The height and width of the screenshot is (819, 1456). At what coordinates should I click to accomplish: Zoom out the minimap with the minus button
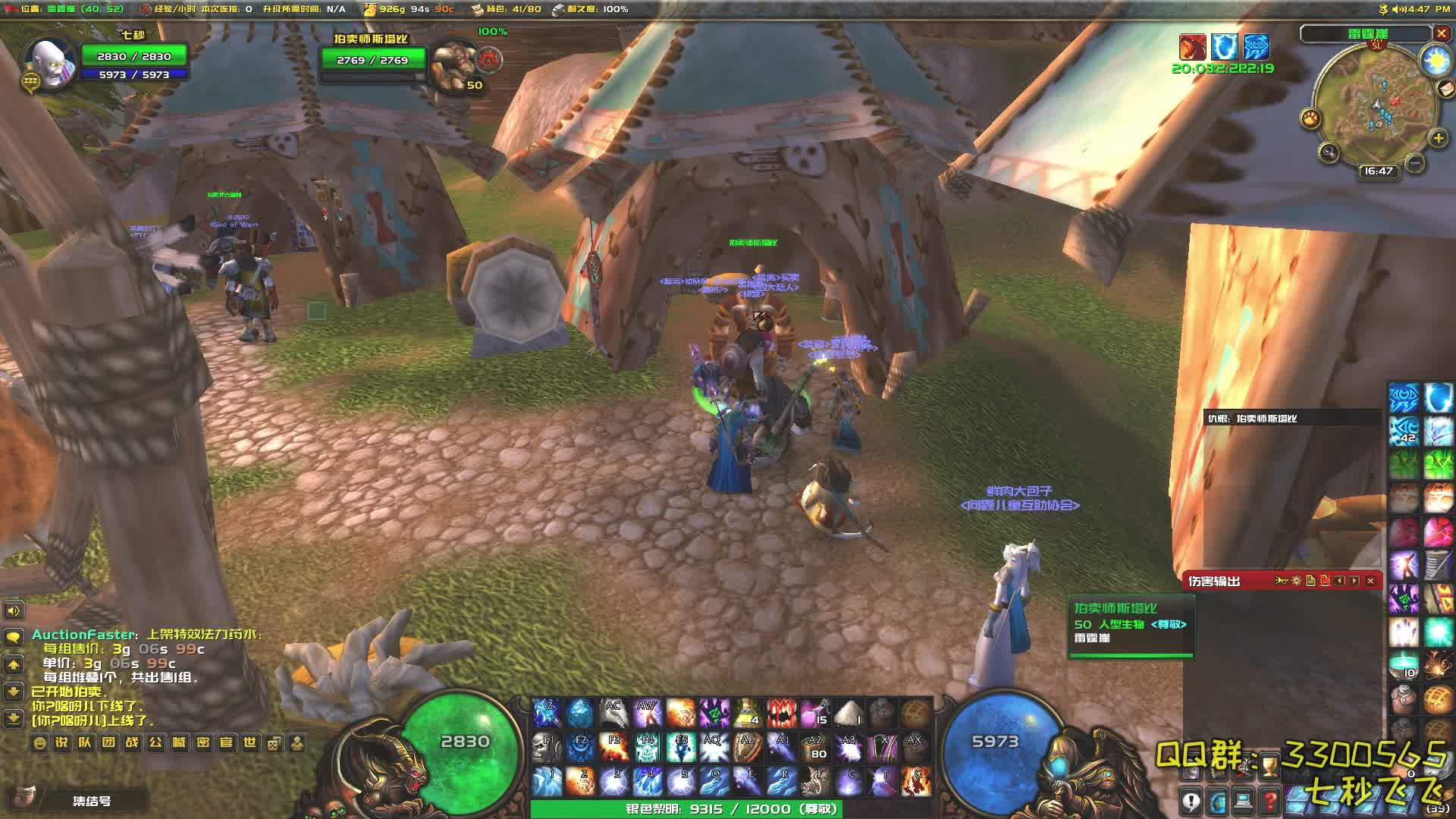pyautogui.click(x=1414, y=162)
